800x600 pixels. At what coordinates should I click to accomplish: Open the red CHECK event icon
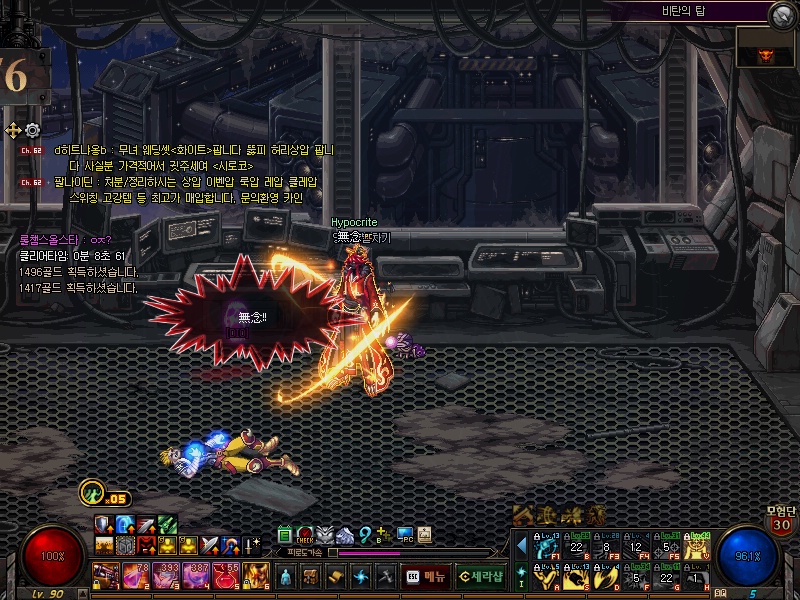click(x=305, y=535)
